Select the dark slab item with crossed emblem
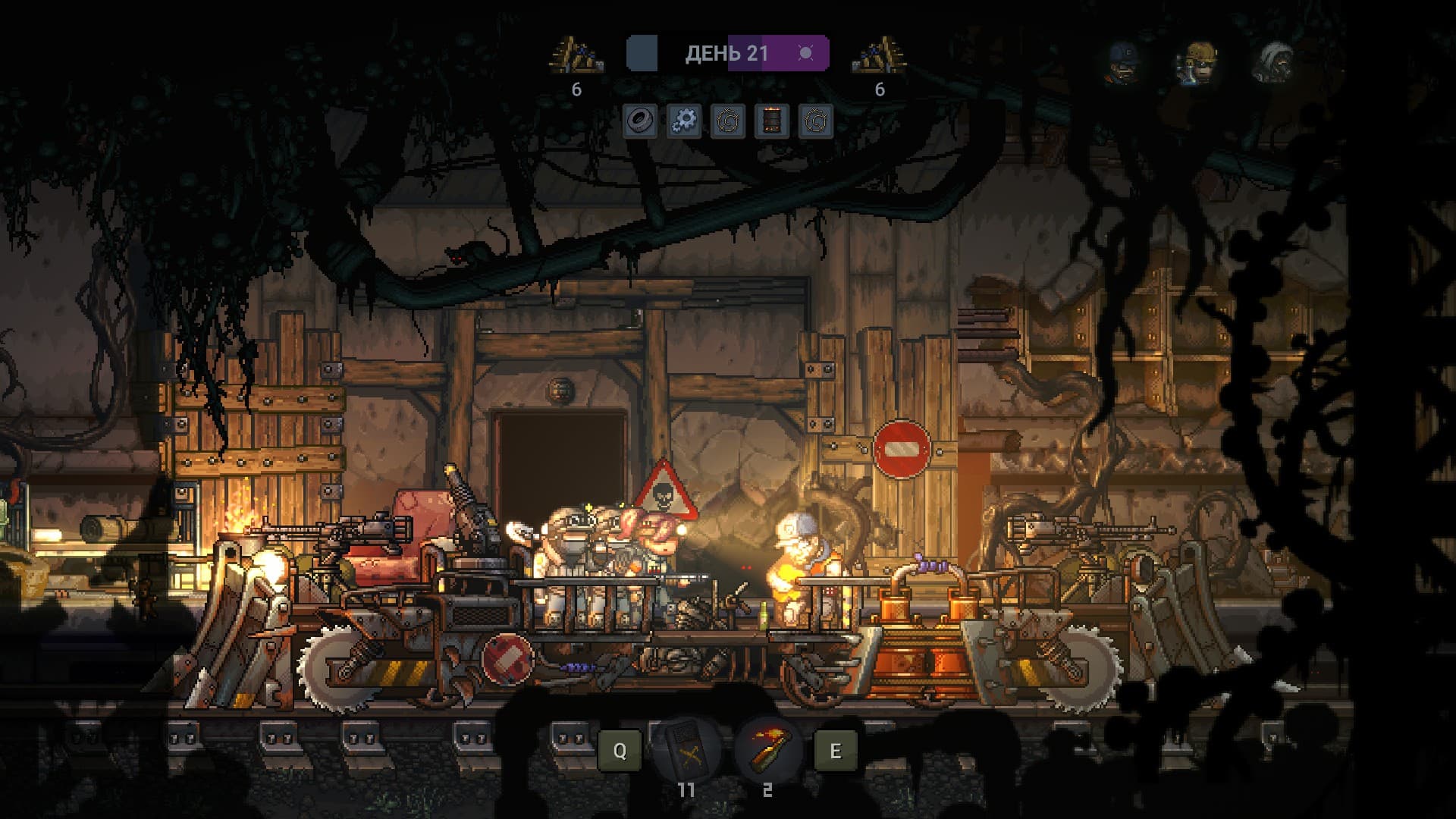Viewport: 1456px width, 819px height. pyautogui.click(x=686, y=750)
